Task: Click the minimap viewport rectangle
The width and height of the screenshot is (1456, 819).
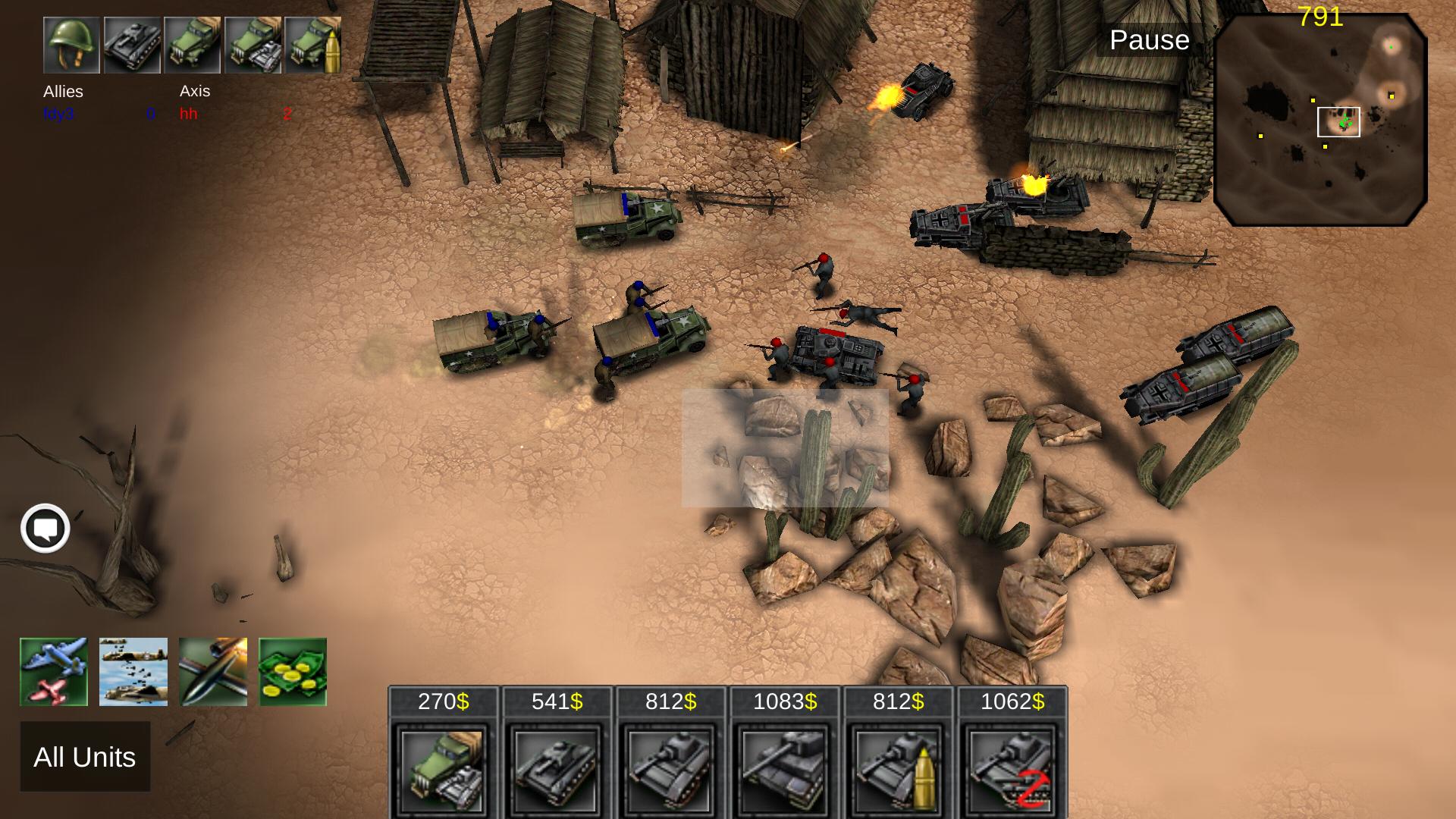Action: (1338, 121)
